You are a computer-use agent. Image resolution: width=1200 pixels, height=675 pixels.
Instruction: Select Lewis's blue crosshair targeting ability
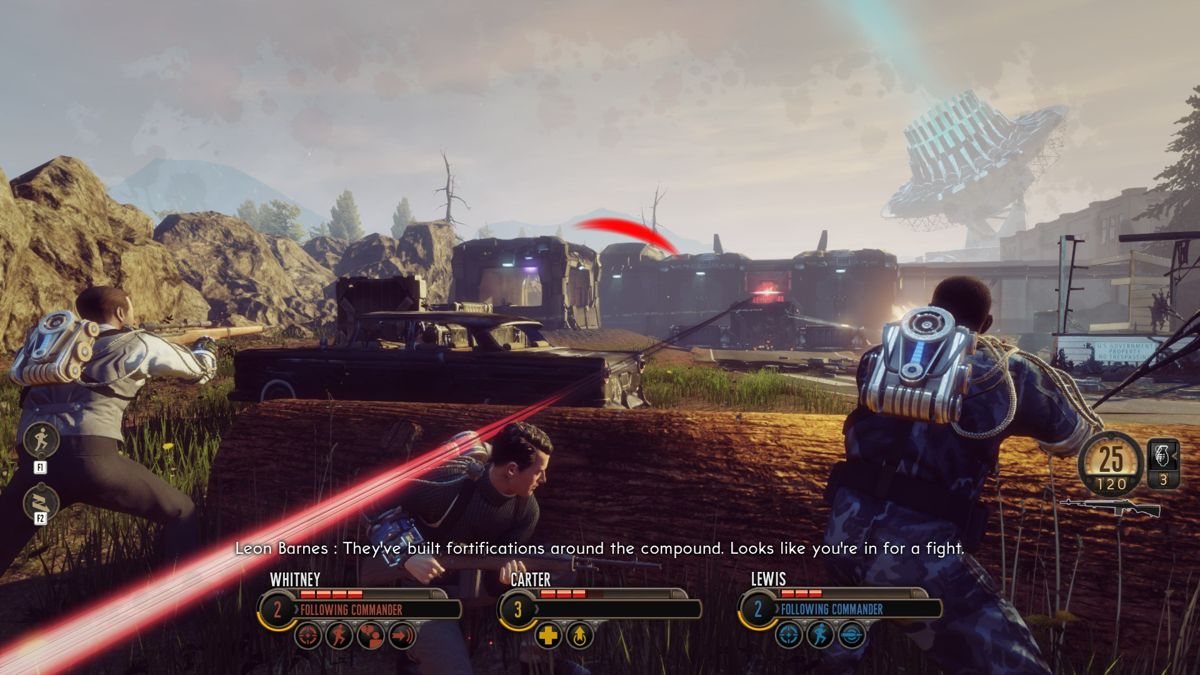tap(789, 635)
